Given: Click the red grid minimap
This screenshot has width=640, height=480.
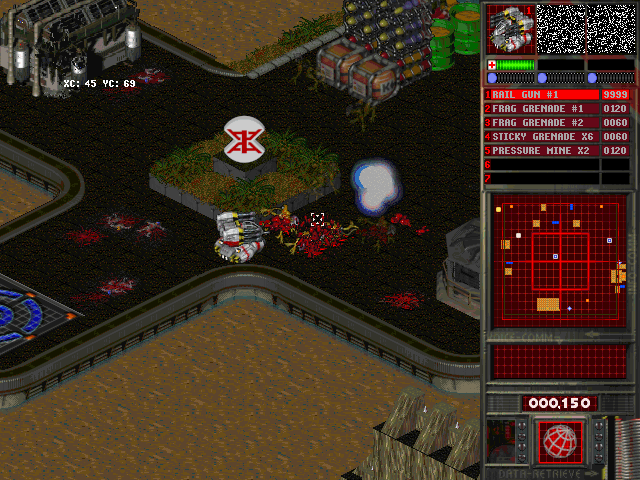Looking at the screenshot, I should pos(559,260).
